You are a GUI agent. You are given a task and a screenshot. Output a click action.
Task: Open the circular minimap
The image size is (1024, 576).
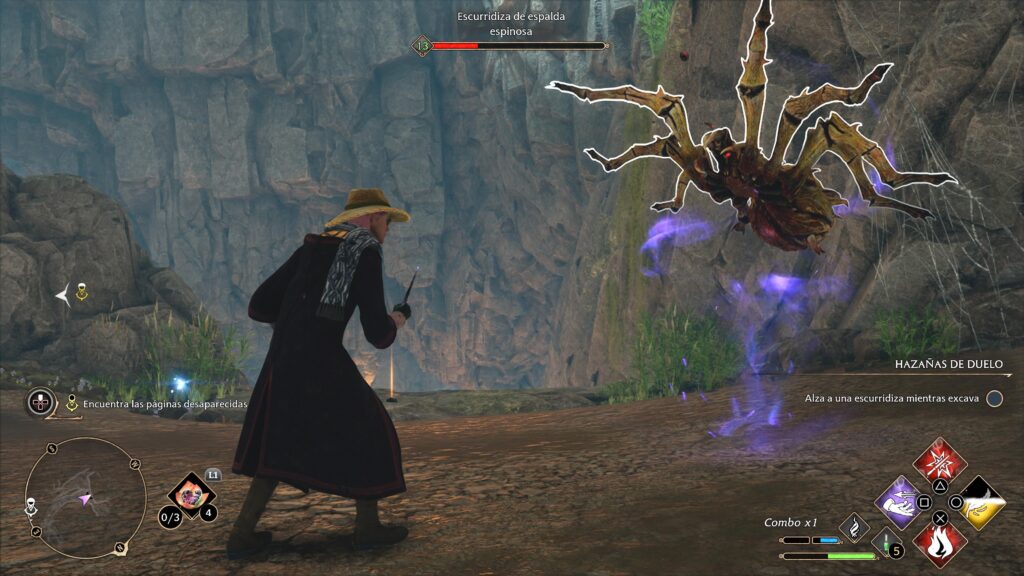[85, 497]
